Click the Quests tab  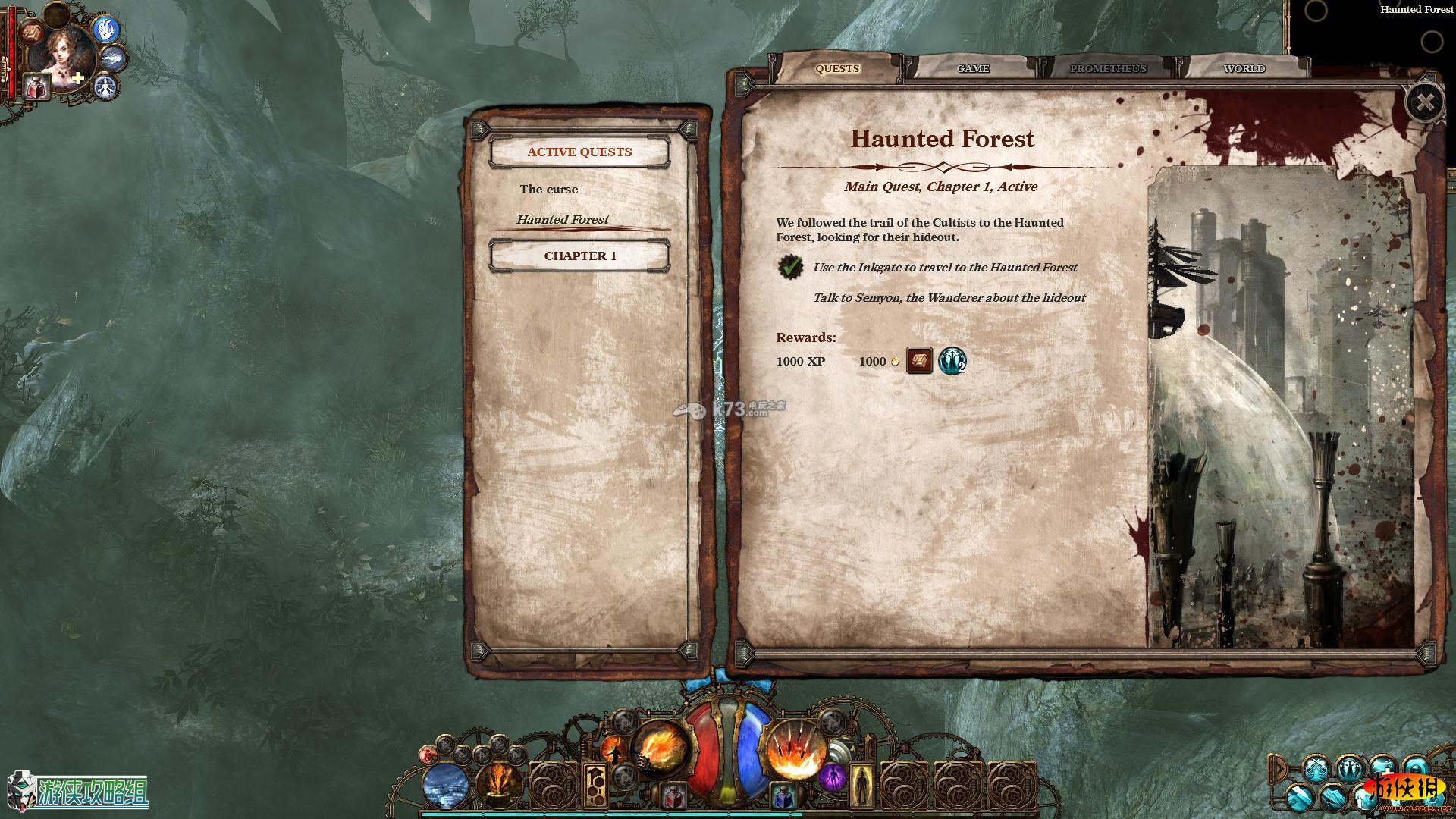pos(837,69)
